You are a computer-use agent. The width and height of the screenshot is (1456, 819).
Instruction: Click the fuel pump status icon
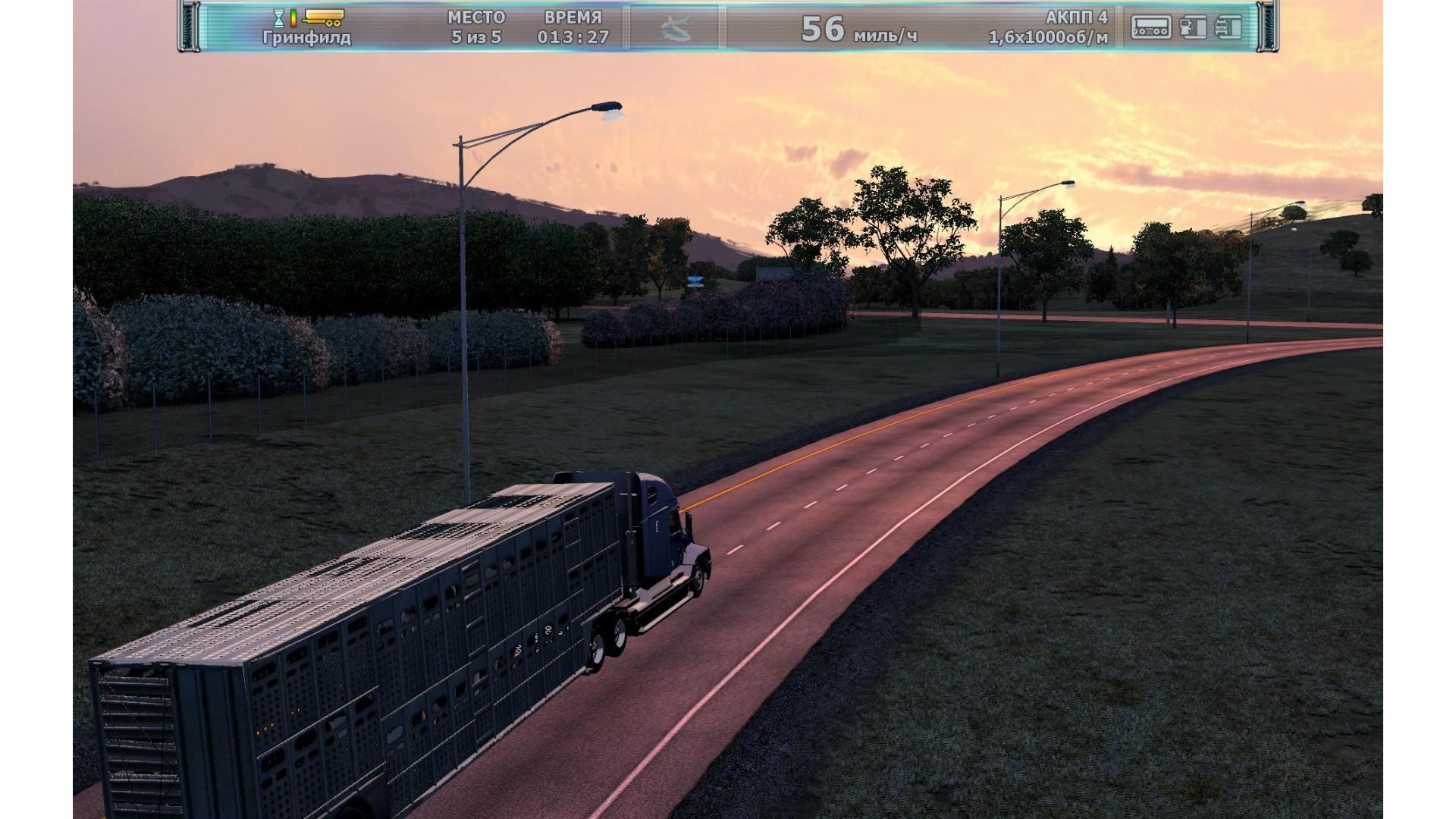click(1193, 27)
